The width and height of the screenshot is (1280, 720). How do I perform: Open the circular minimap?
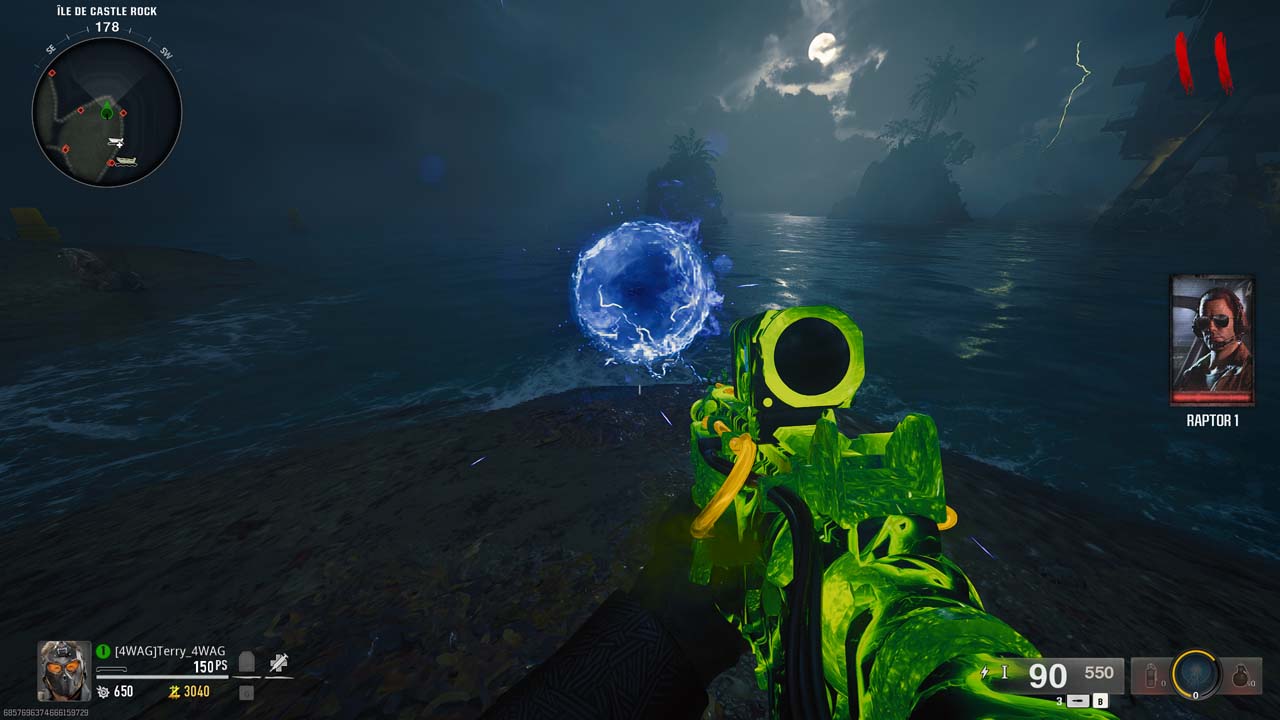(x=107, y=112)
